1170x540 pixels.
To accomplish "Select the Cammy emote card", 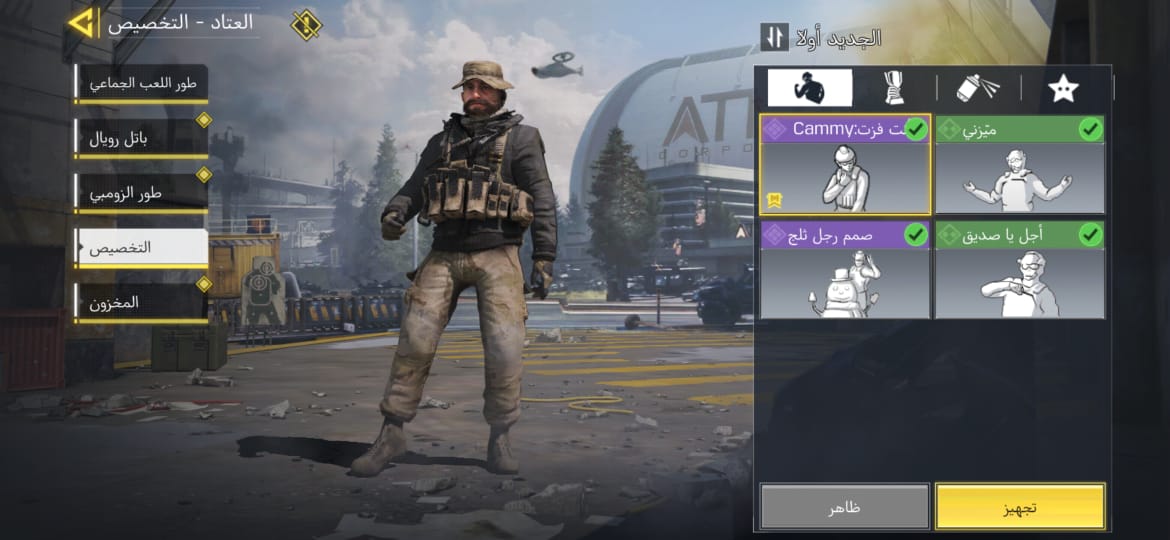I will (845, 165).
